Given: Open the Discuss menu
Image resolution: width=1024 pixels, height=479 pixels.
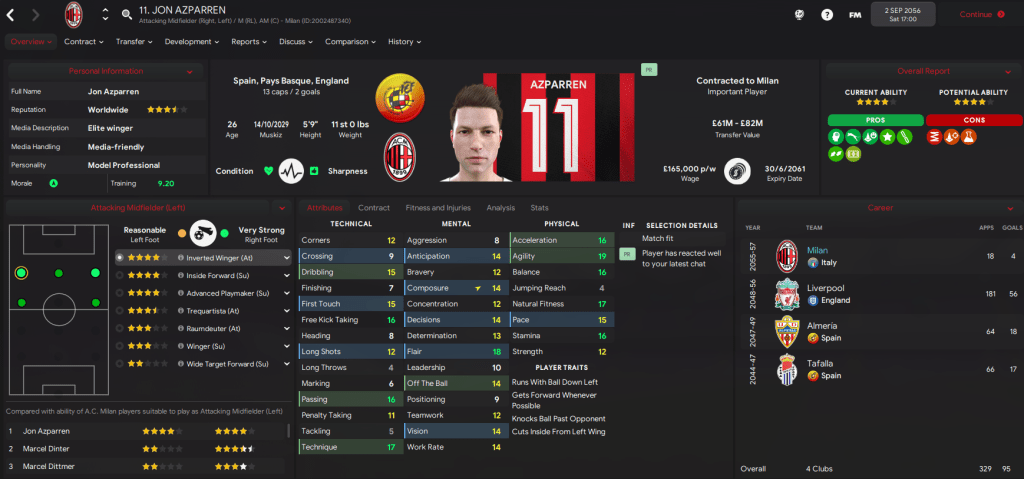Looking at the screenshot, I should pos(296,42).
